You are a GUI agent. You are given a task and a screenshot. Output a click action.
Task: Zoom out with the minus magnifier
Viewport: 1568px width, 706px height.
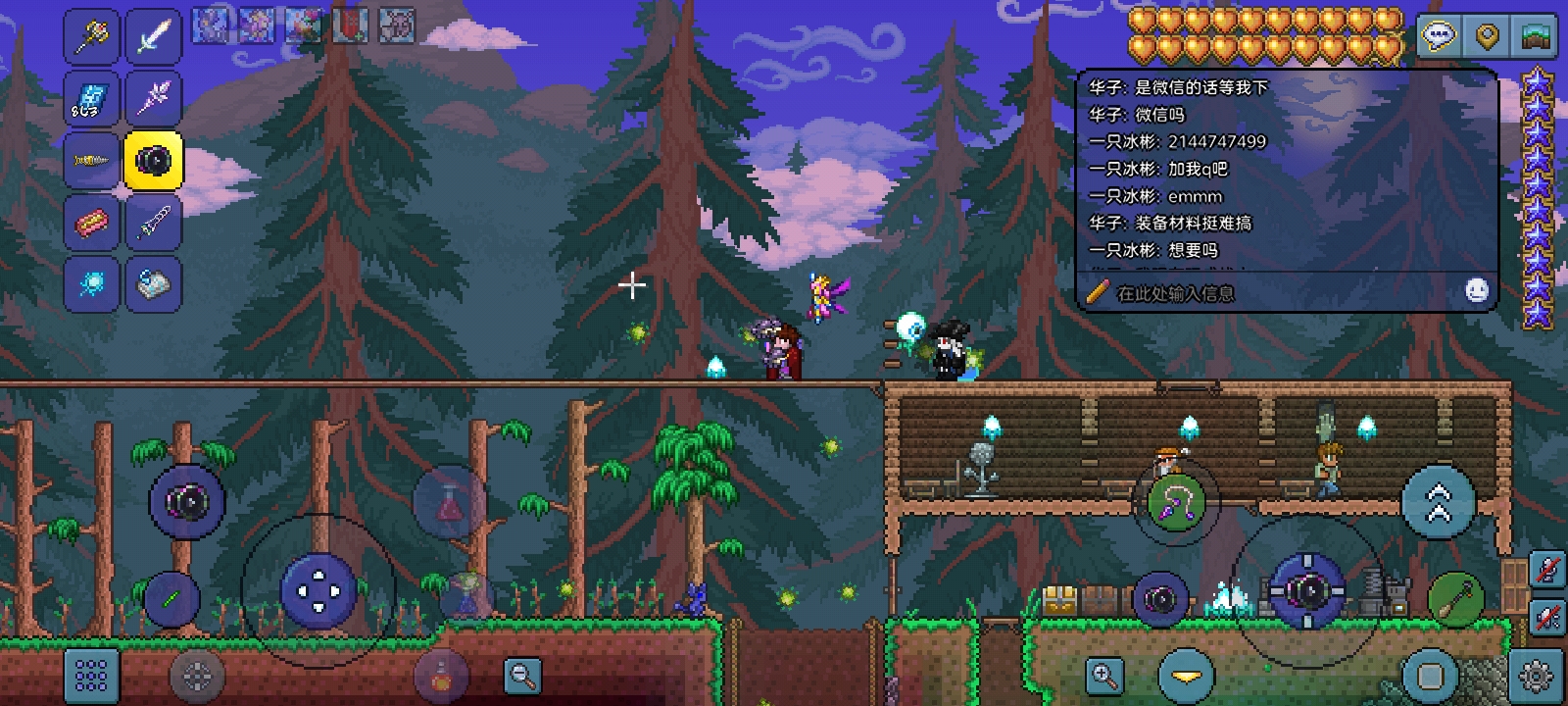click(x=522, y=675)
